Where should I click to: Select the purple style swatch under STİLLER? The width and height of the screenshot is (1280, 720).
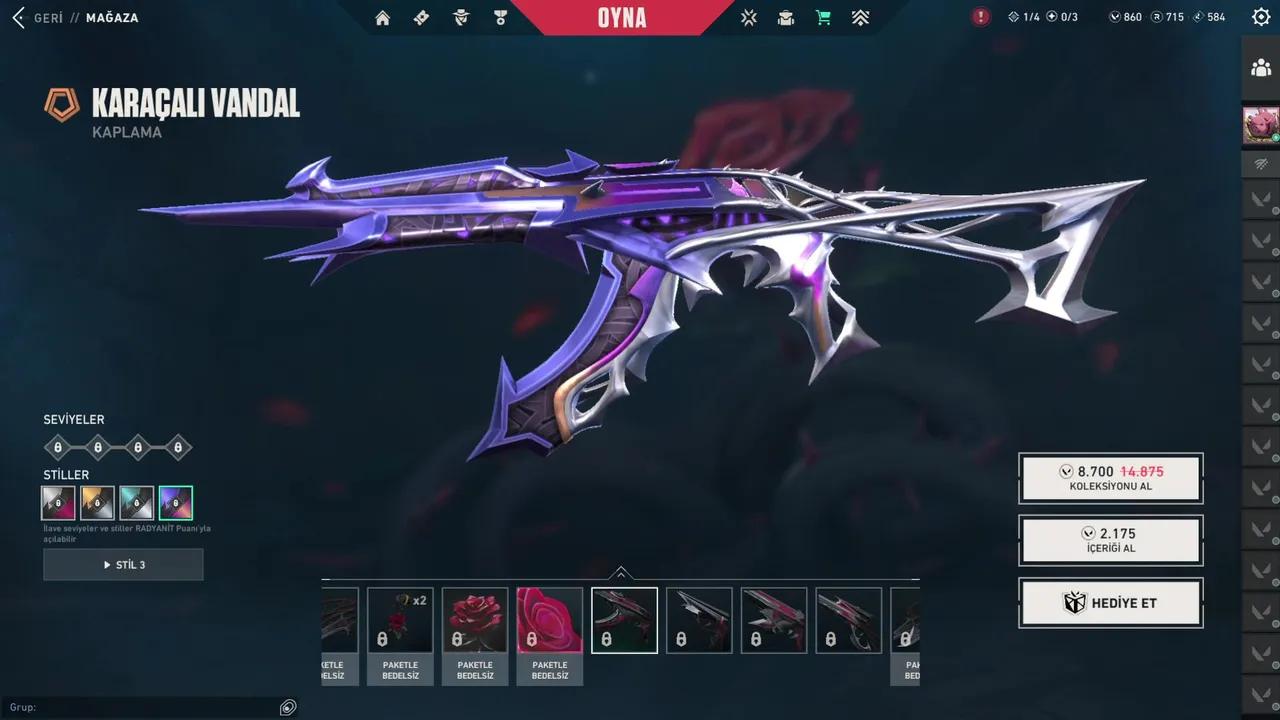click(174, 502)
